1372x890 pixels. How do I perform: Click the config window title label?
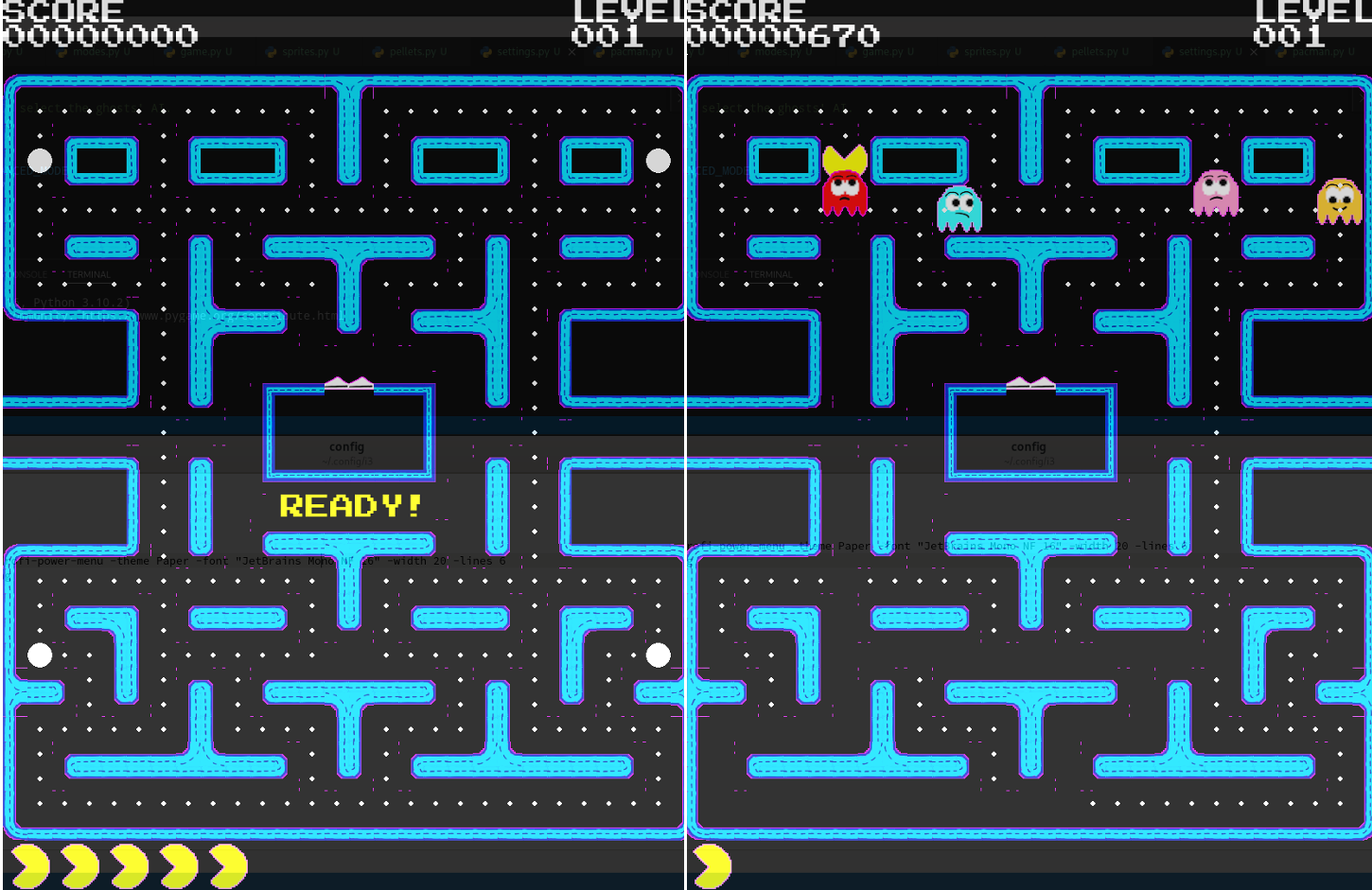[x=347, y=445]
